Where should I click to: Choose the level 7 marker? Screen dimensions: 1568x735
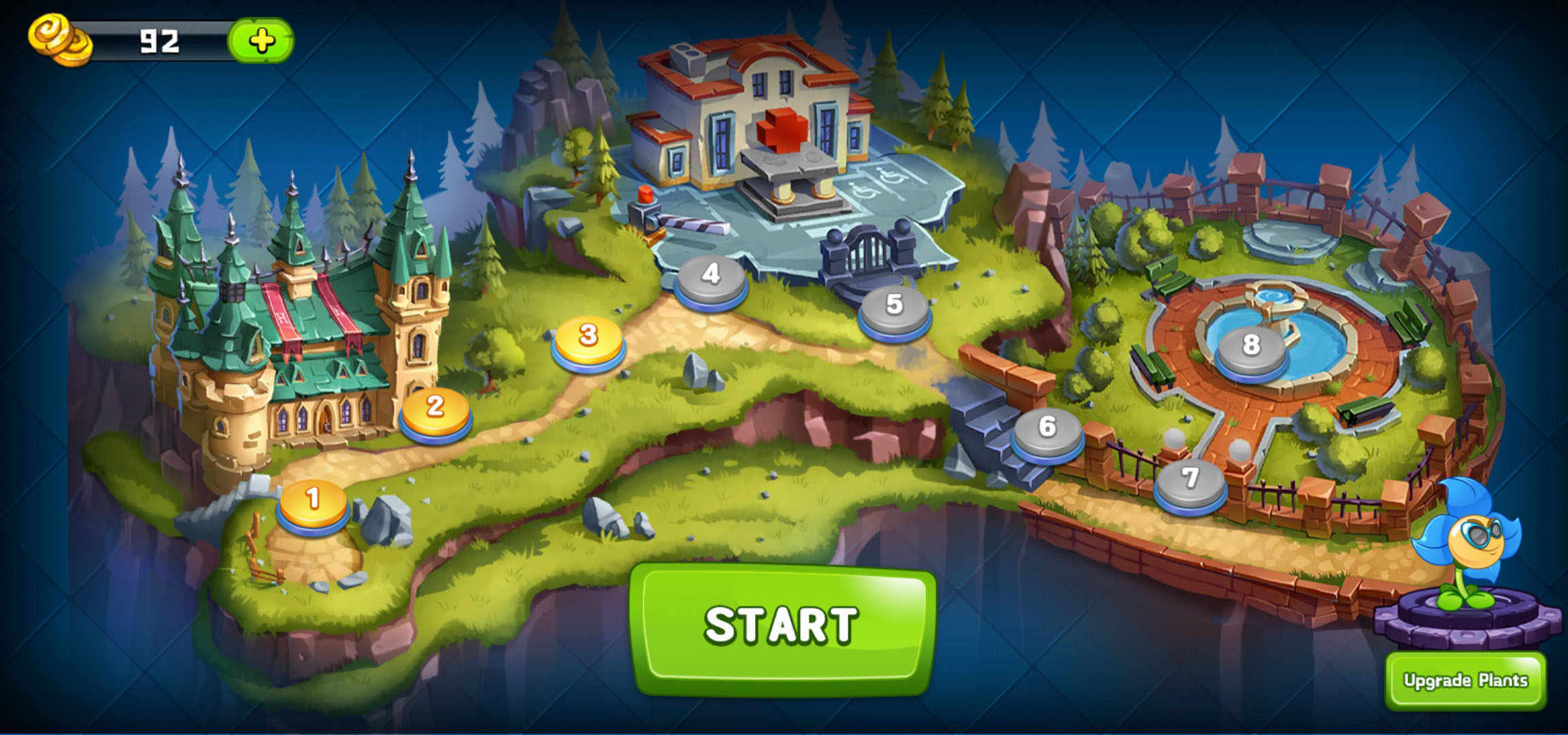coord(1190,483)
